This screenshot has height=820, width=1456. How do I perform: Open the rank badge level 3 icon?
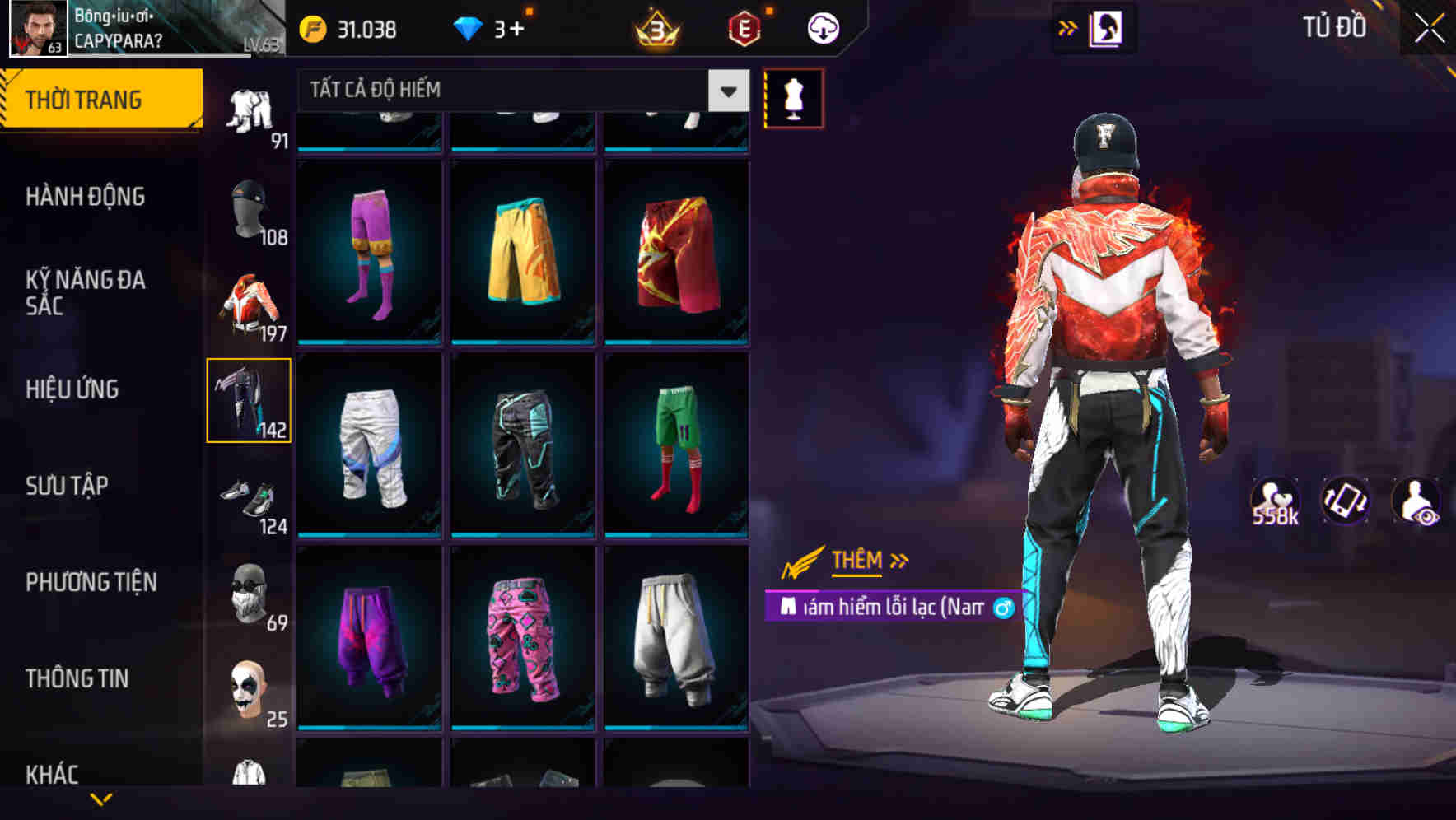pyautogui.click(x=655, y=27)
